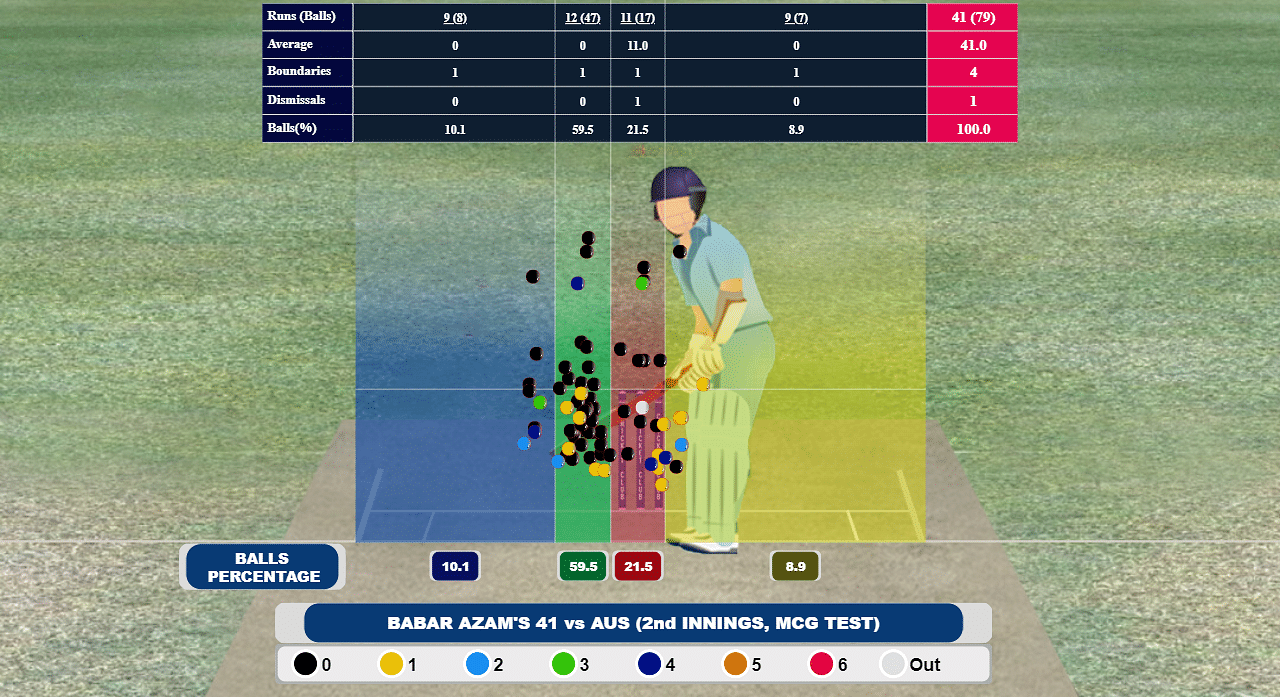This screenshot has height=697, width=1280.
Task: Choose the green 59.5 percentage badge
Action: [583, 567]
